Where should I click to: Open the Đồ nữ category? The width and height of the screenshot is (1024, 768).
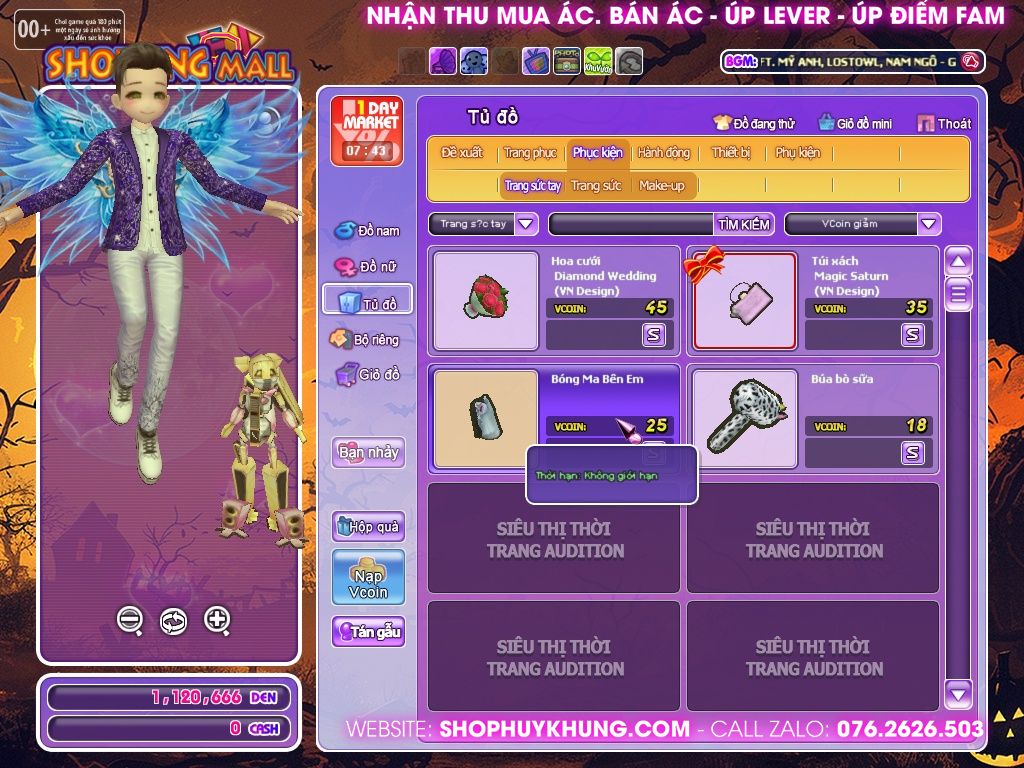click(367, 267)
